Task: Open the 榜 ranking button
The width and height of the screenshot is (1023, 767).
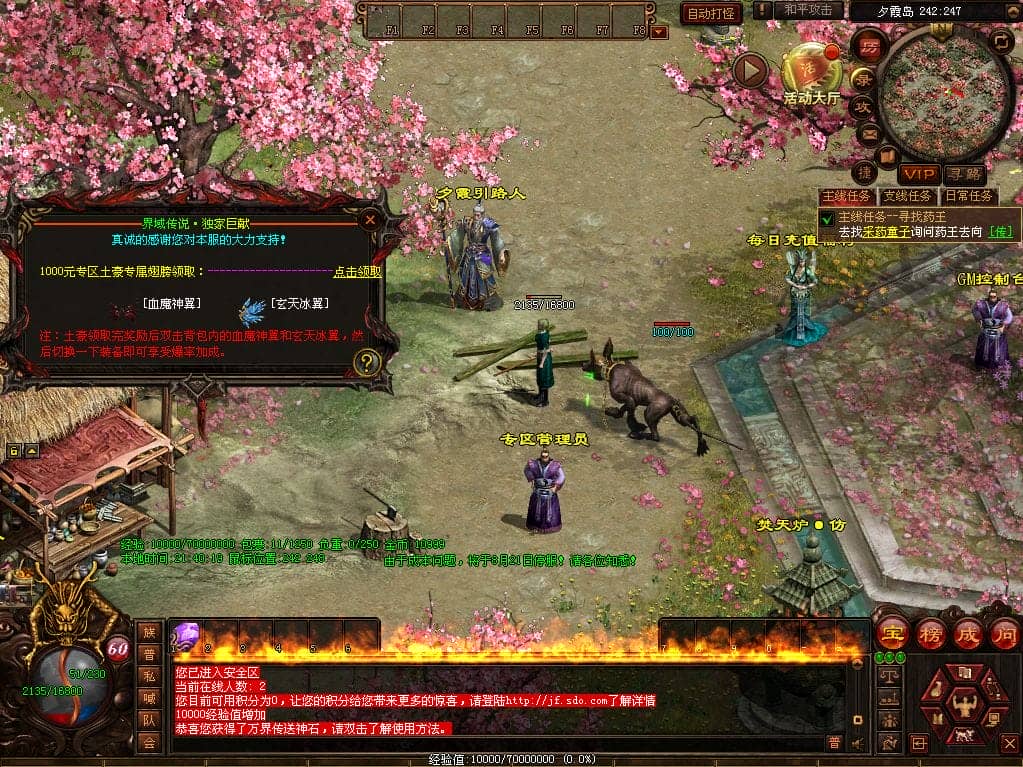Action: click(x=929, y=633)
